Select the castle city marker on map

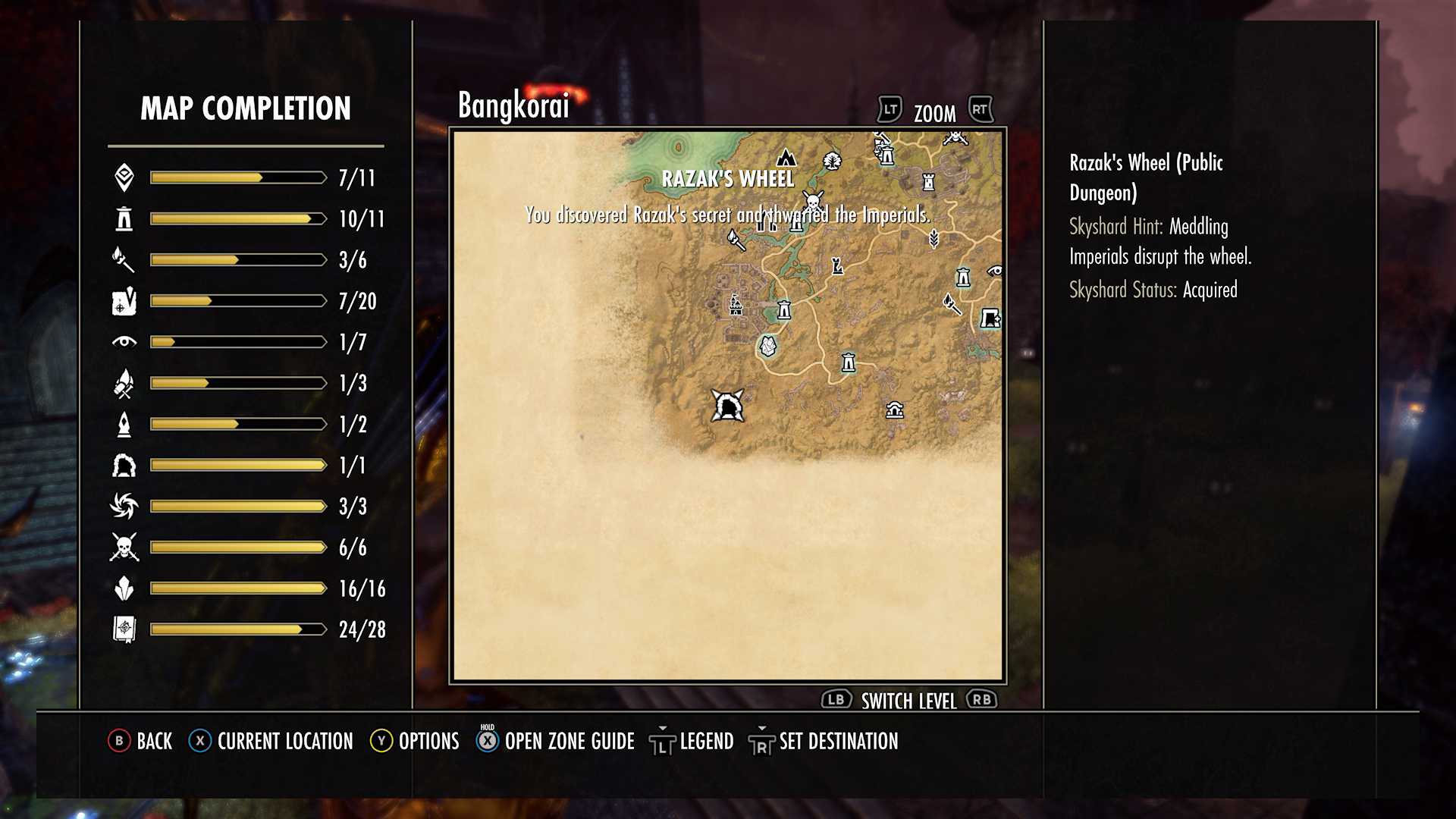click(735, 305)
